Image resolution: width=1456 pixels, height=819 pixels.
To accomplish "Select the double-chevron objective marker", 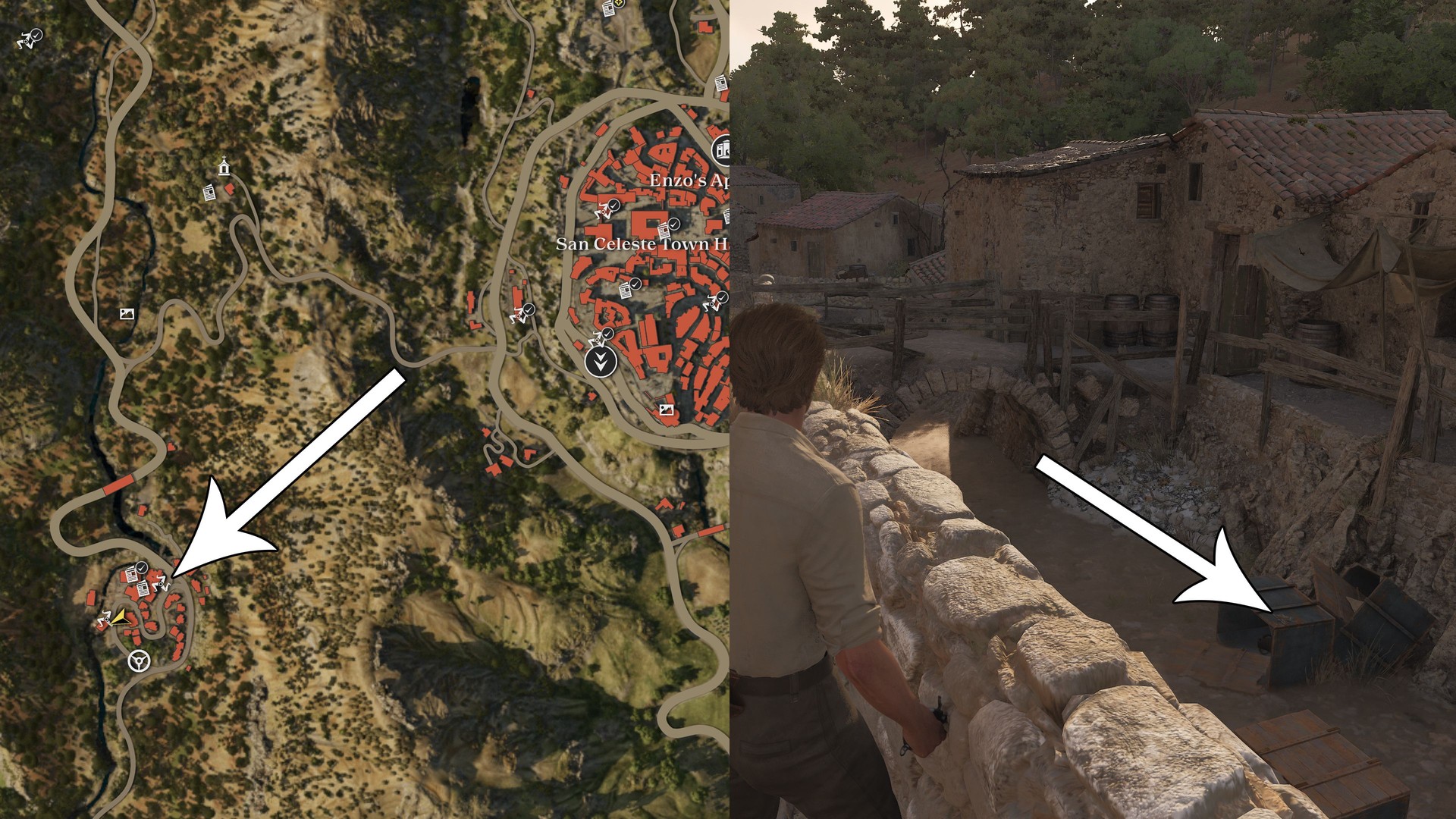I will point(601,361).
